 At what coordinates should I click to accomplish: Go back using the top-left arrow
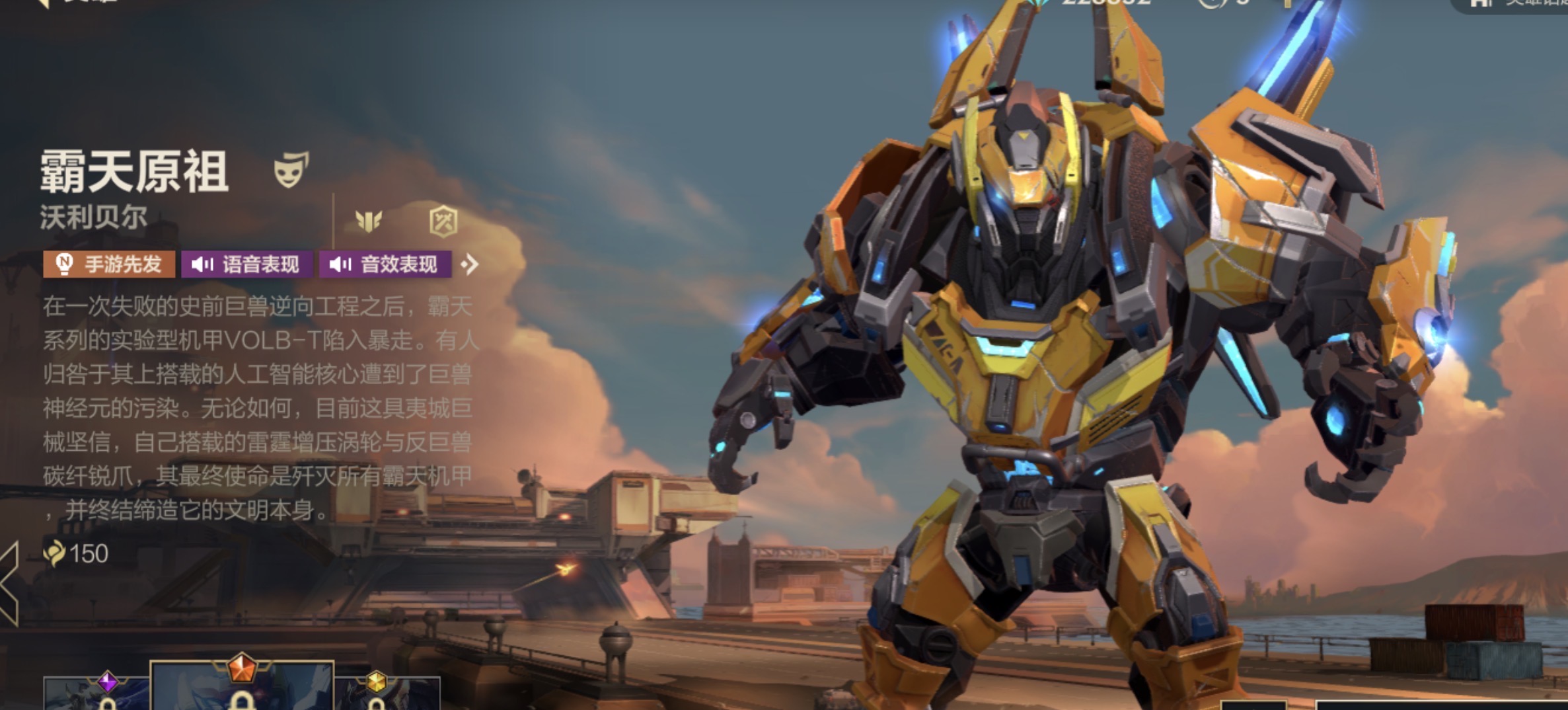click(x=42, y=3)
